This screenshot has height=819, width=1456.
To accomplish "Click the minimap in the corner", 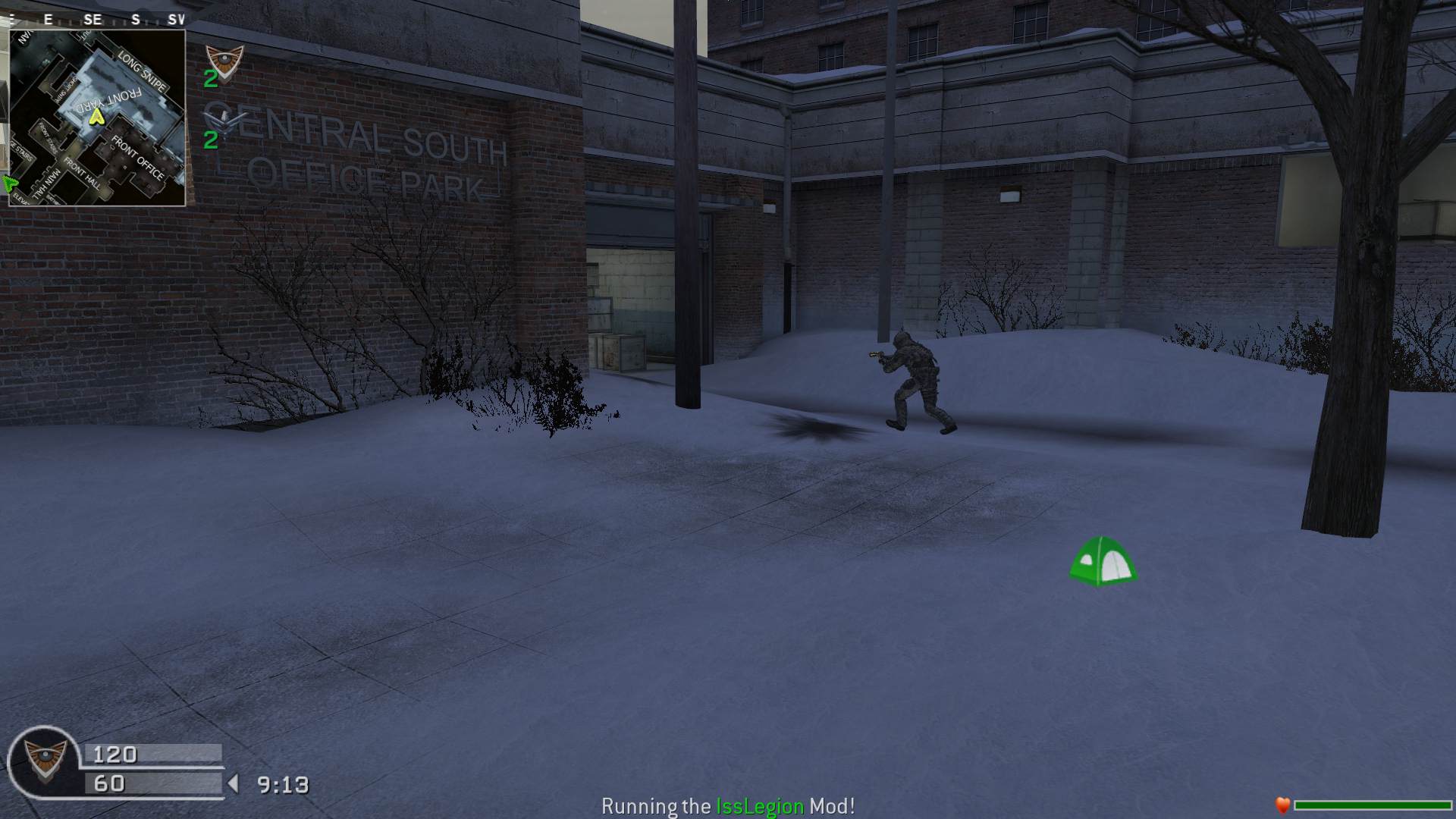I will (x=97, y=118).
